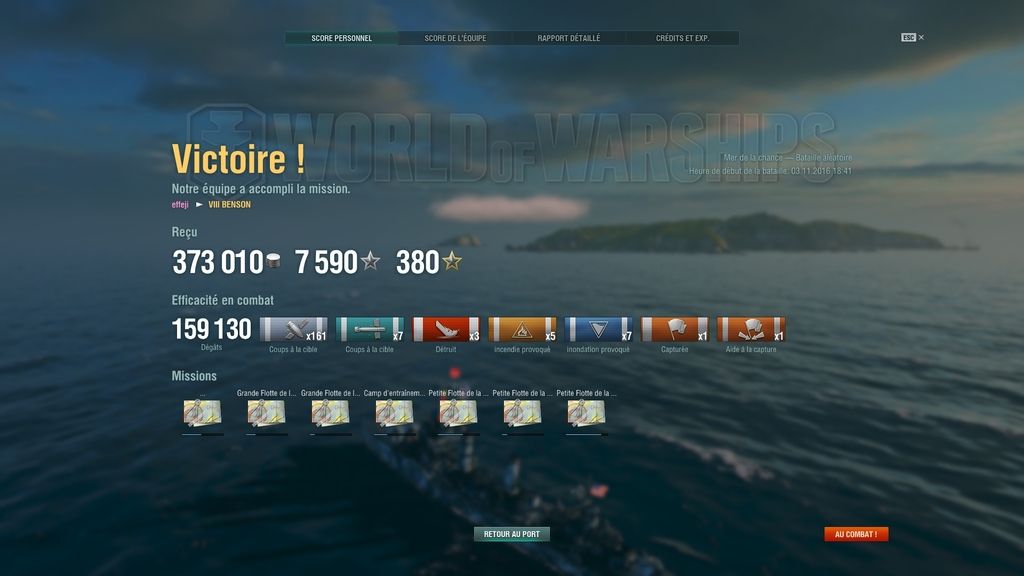
Task: Click the Retour au port button
Action: [511, 534]
